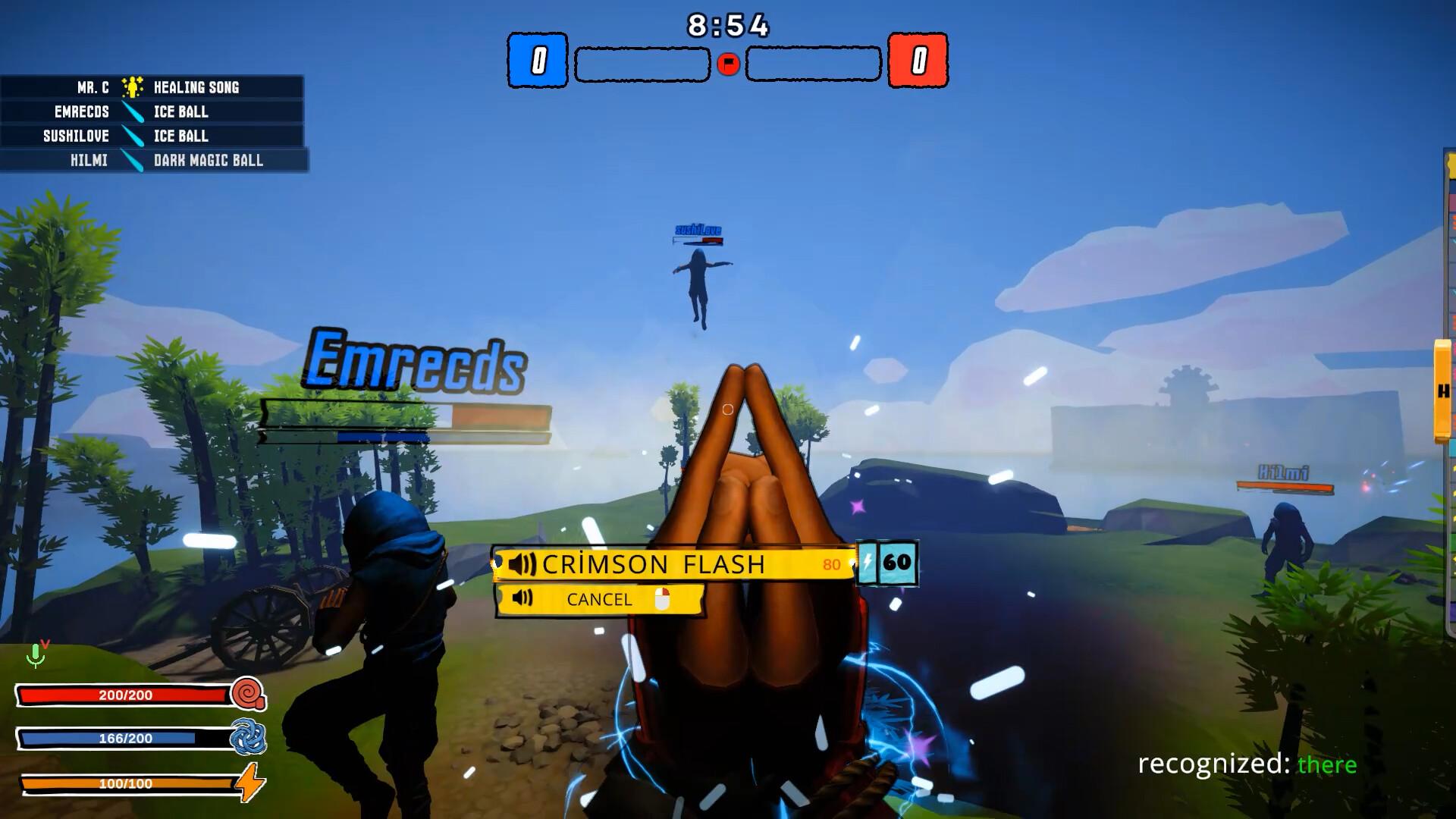Screen dimensions: 1456x819
Task: Expand the orange tab on the right screen edge
Action: pyautogui.click(x=1441, y=388)
